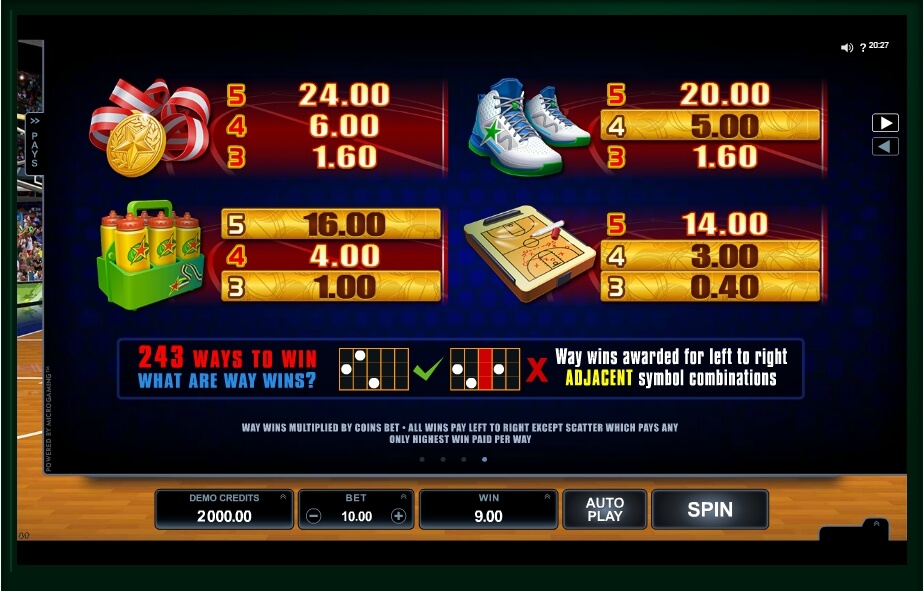
Task: Expand the Bet panel options
Action: [x=403, y=496]
